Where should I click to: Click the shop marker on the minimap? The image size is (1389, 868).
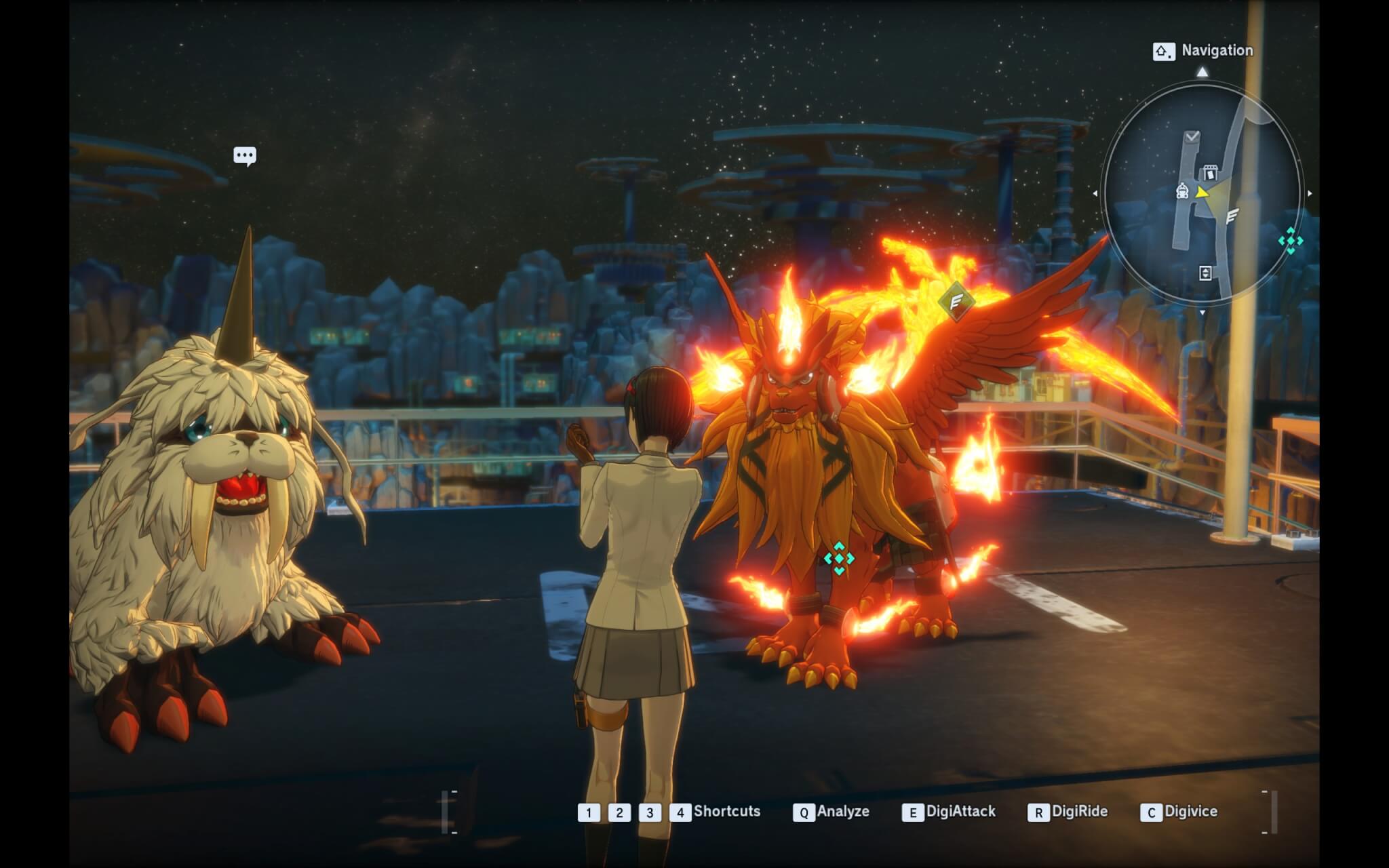pyautogui.click(x=1209, y=173)
